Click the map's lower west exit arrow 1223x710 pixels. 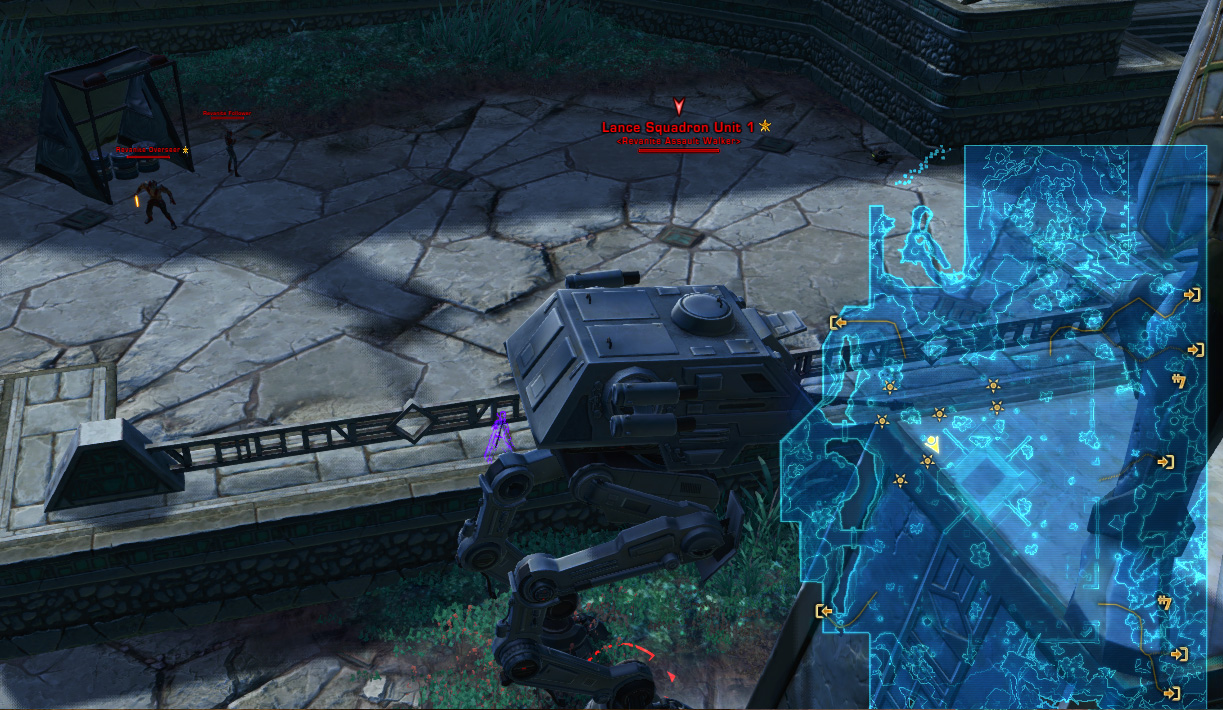click(824, 611)
